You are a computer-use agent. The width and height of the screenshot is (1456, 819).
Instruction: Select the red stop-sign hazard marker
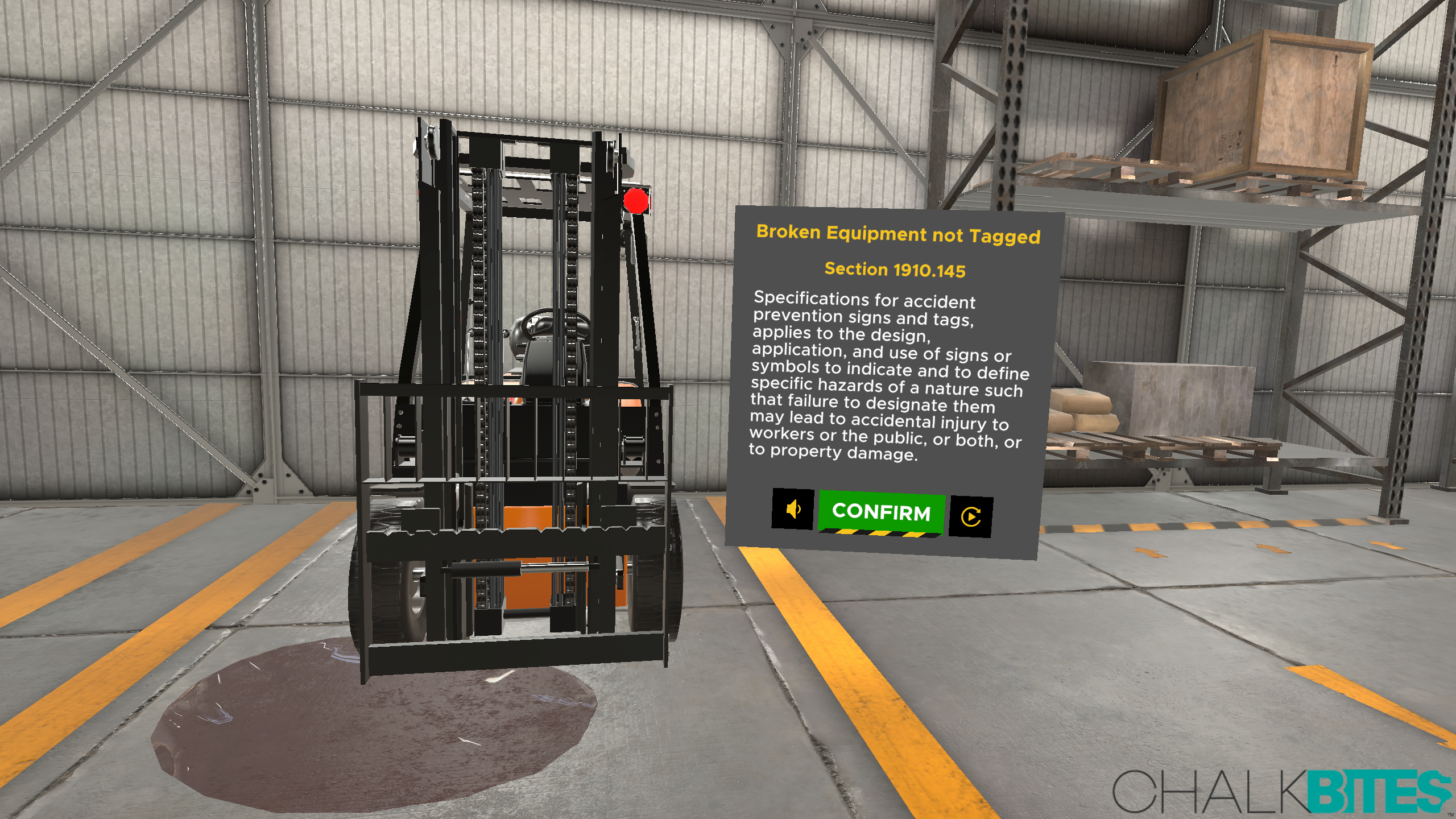click(x=636, y=201)
